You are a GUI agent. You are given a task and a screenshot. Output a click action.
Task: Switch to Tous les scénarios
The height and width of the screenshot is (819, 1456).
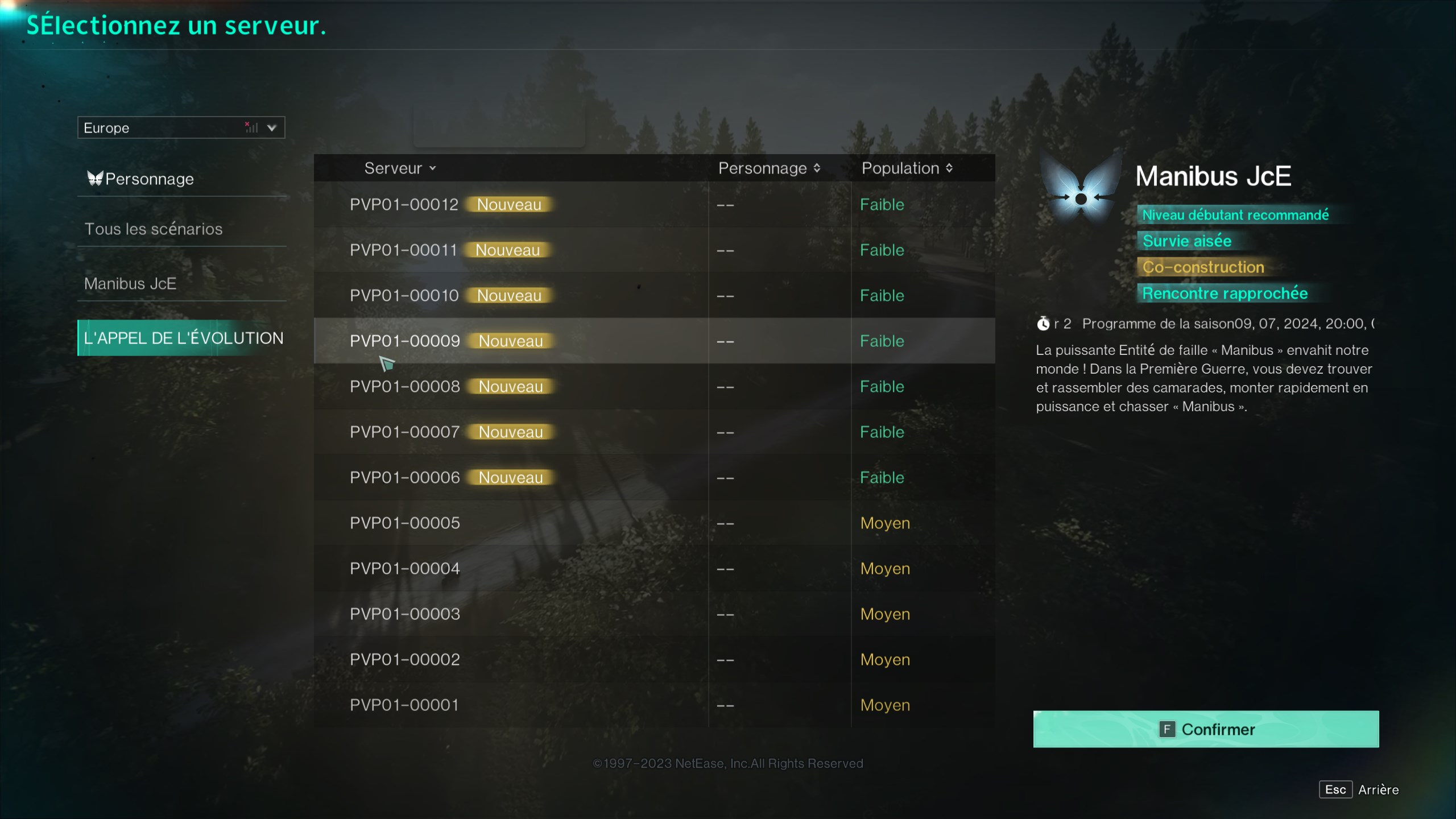coord(154,228)
